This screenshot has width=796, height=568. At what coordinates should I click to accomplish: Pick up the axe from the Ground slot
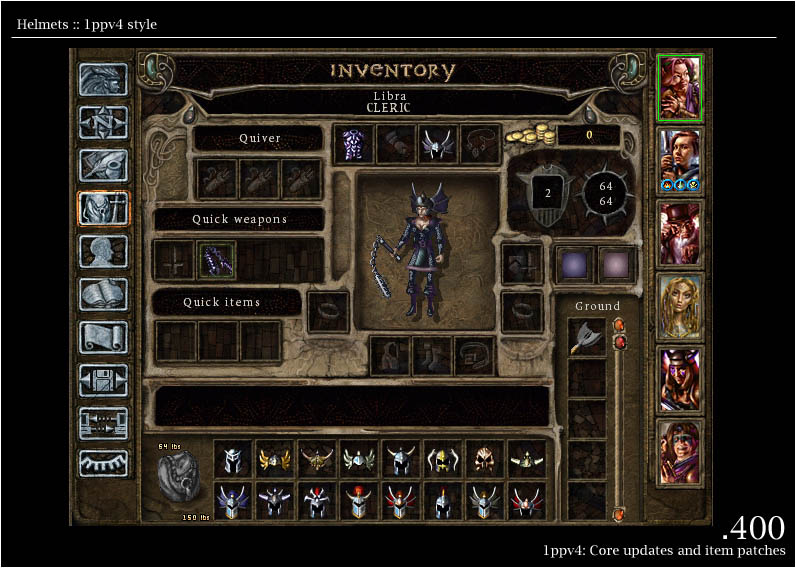(x=587, y=338)
